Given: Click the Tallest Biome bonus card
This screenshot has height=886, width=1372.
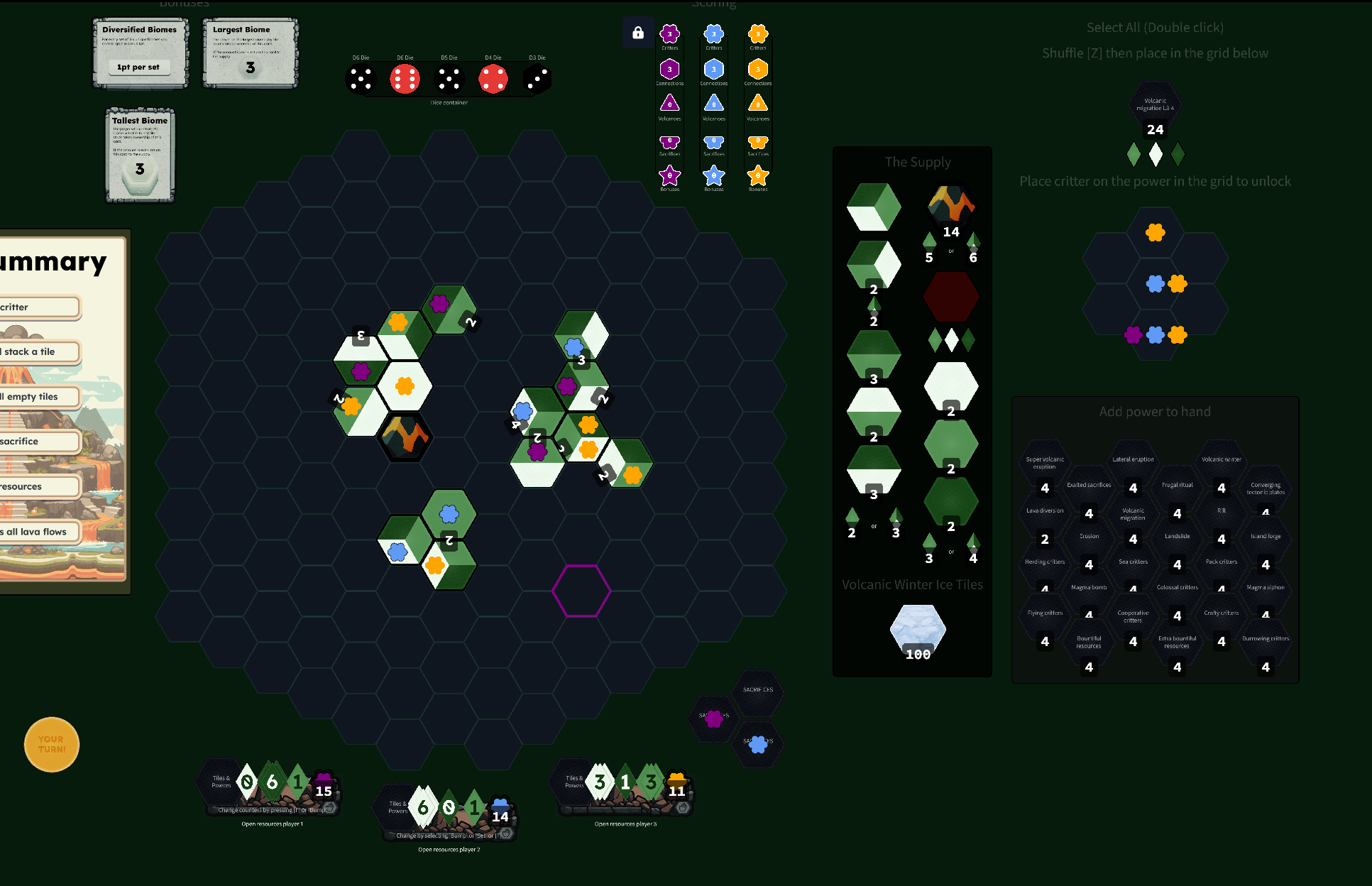Looking at the screenshot, I should coord(139,155).
